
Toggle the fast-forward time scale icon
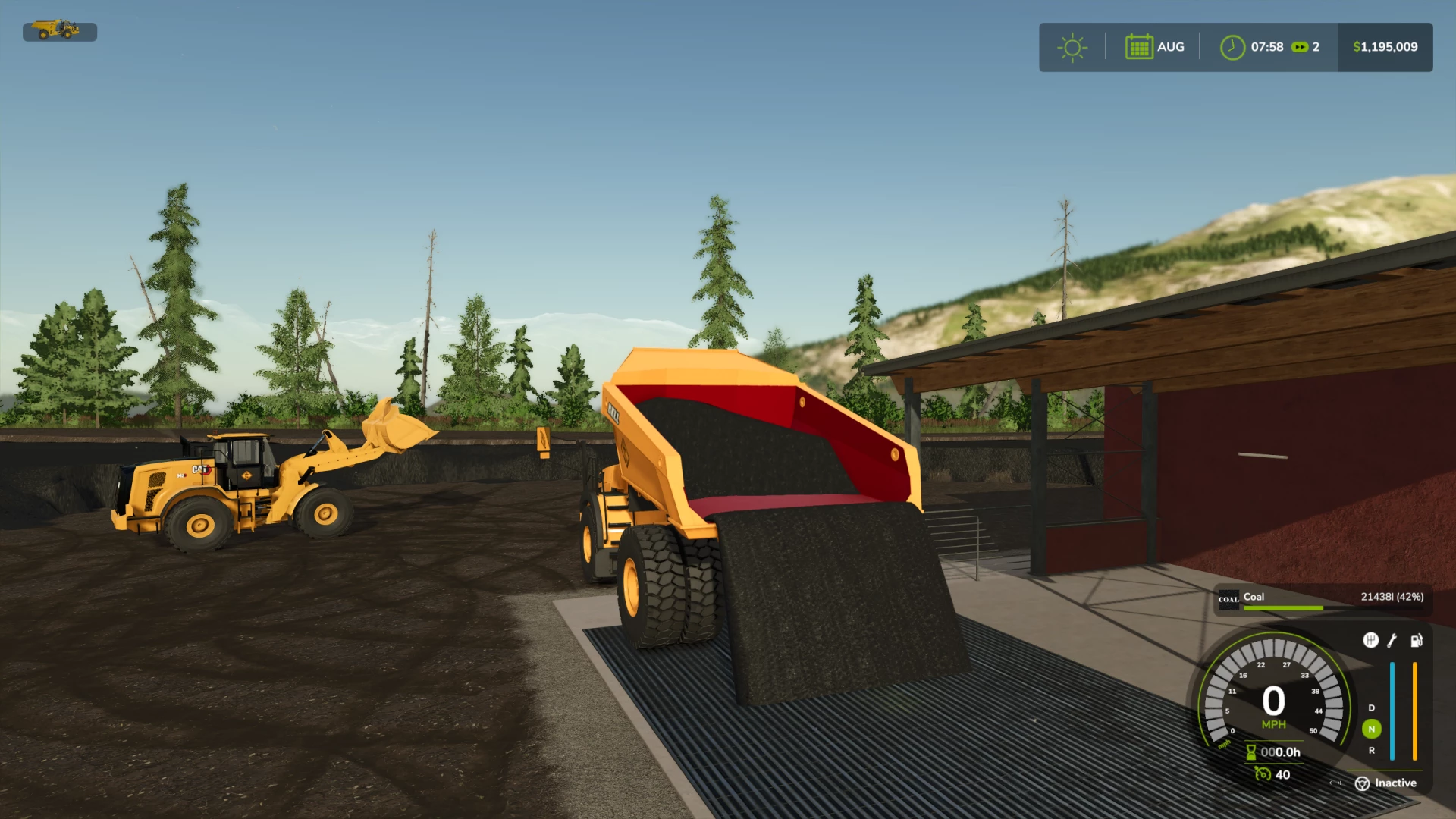point(1300,47)
